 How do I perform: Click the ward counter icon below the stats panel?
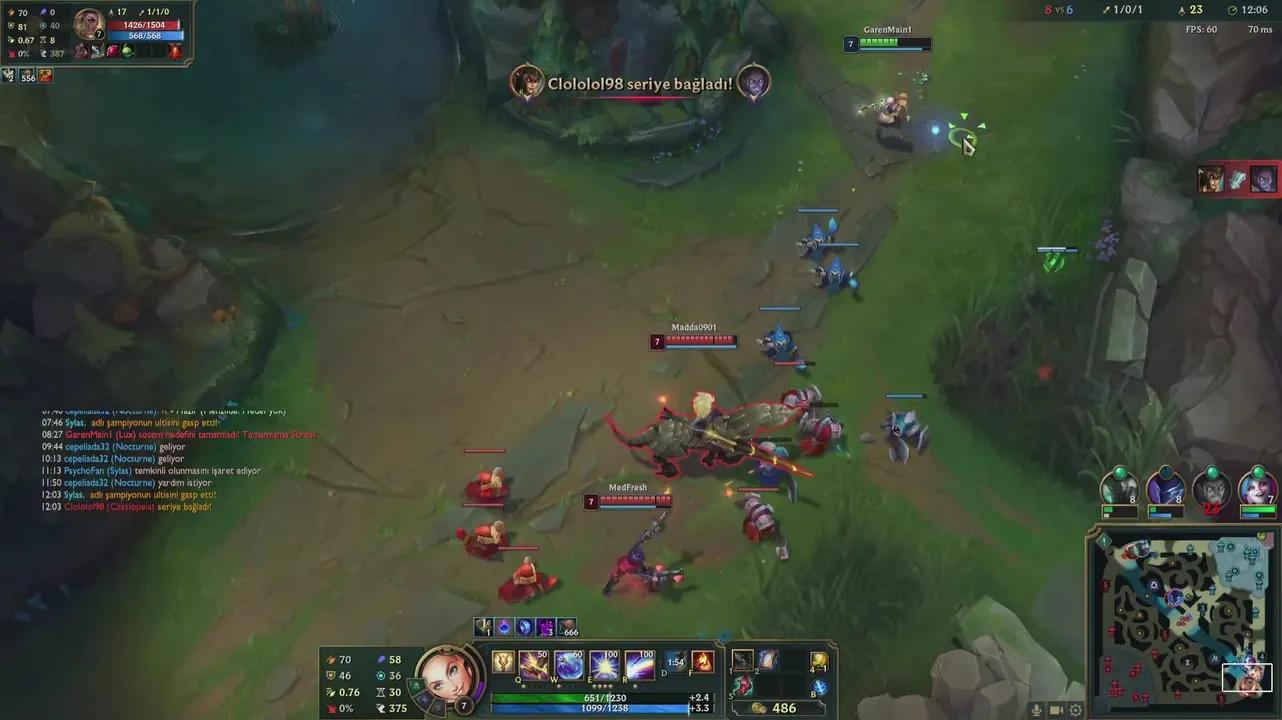pyautogui.click(x=8, y=74)
